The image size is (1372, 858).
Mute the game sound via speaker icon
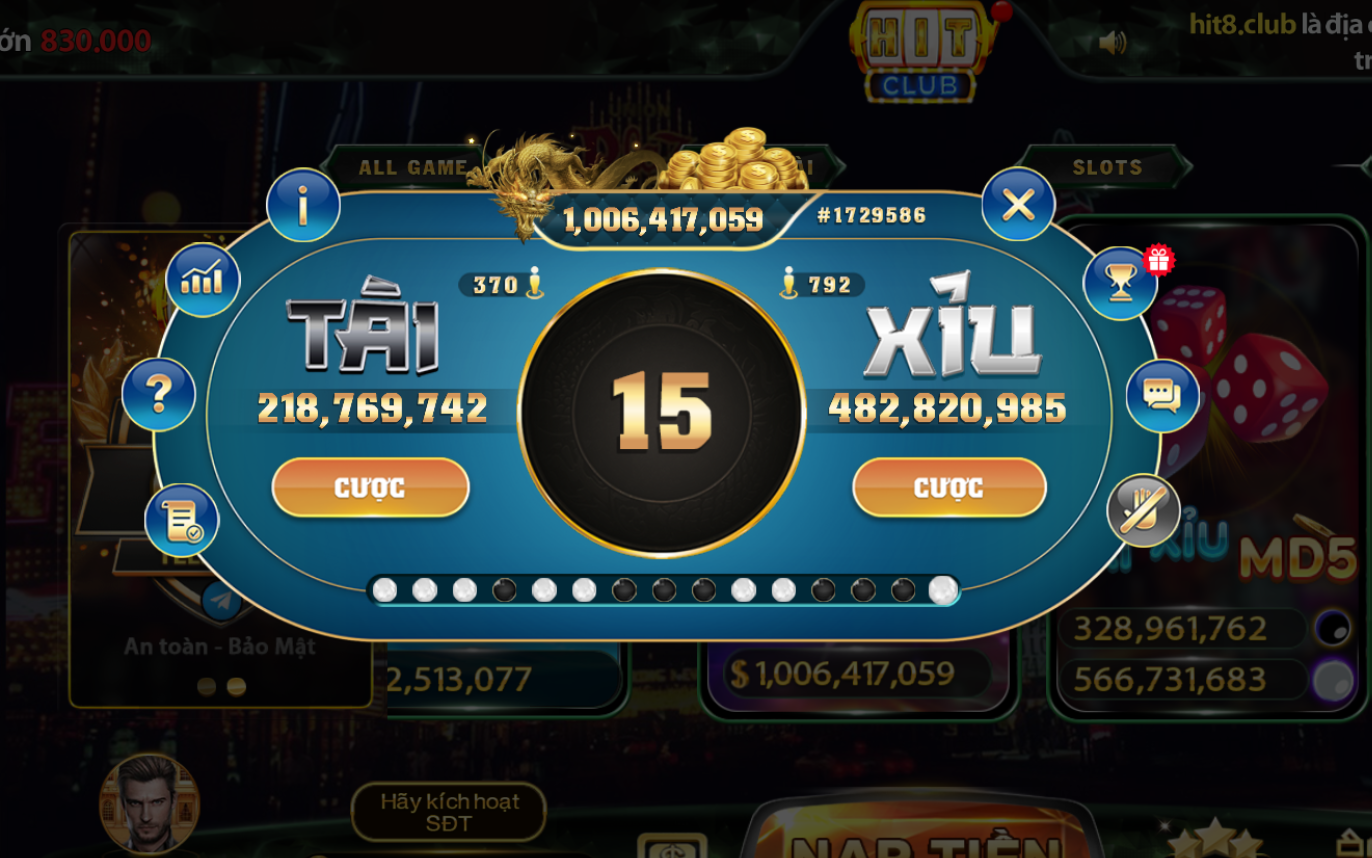tap(1114, 42)
